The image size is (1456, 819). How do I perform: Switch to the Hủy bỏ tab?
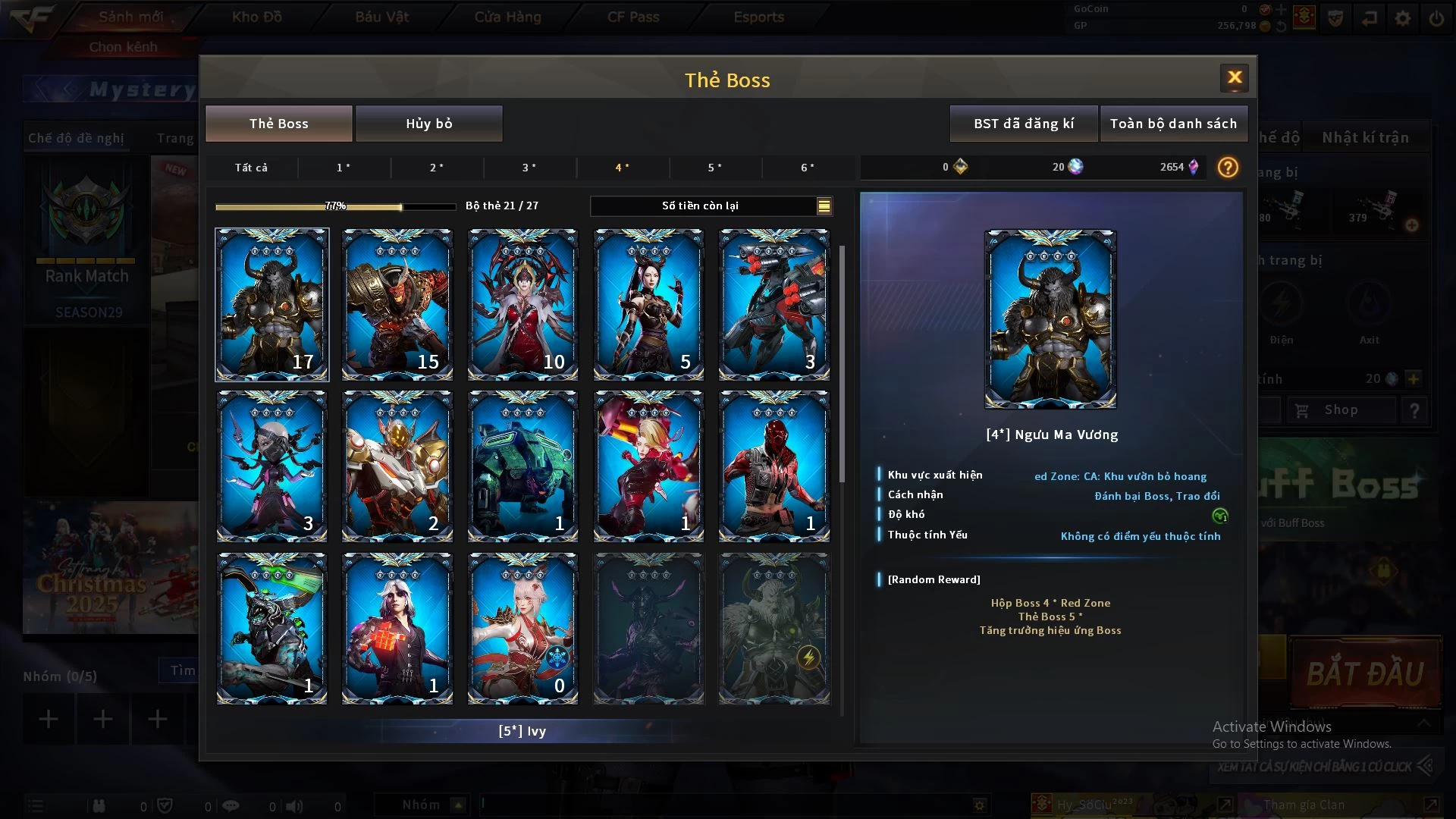pyautogui.click(x=428, y=124)
